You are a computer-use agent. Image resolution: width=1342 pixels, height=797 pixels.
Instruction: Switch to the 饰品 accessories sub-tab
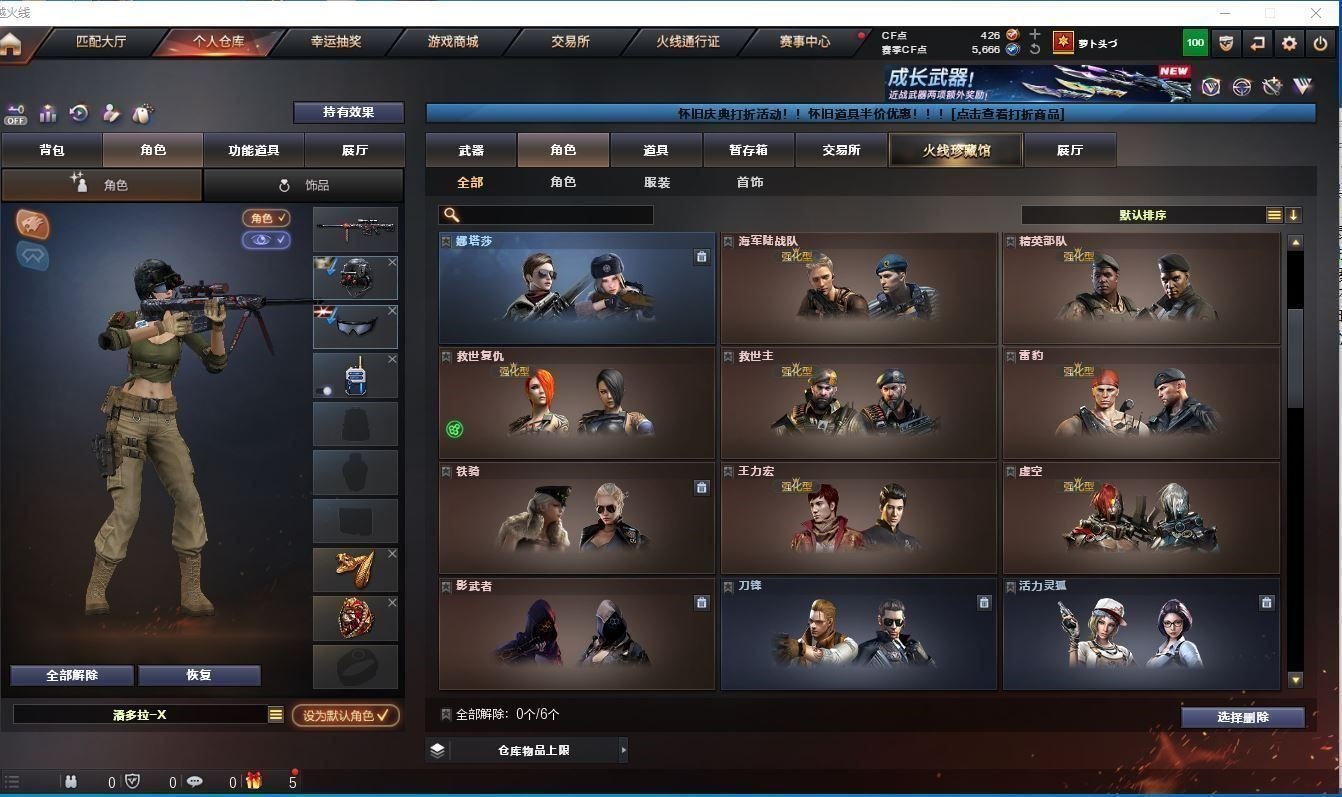coord(304,185)
